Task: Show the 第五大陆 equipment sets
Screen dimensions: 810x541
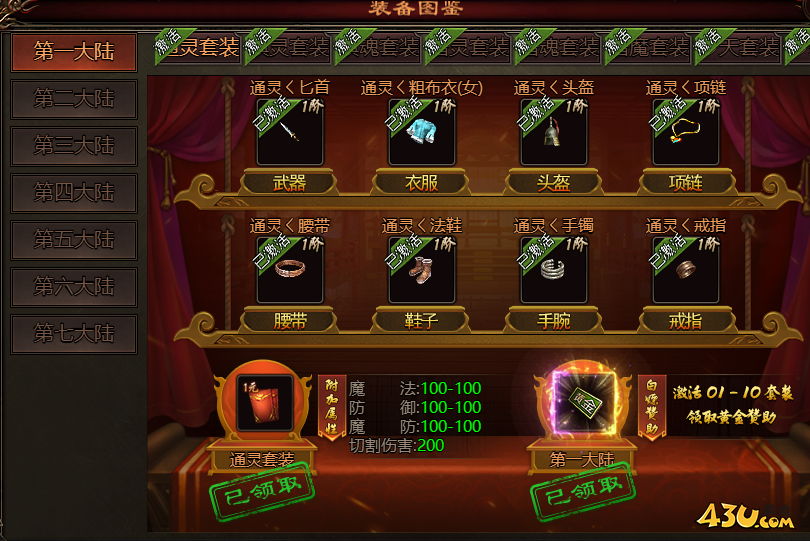Action: coord(74,240)
